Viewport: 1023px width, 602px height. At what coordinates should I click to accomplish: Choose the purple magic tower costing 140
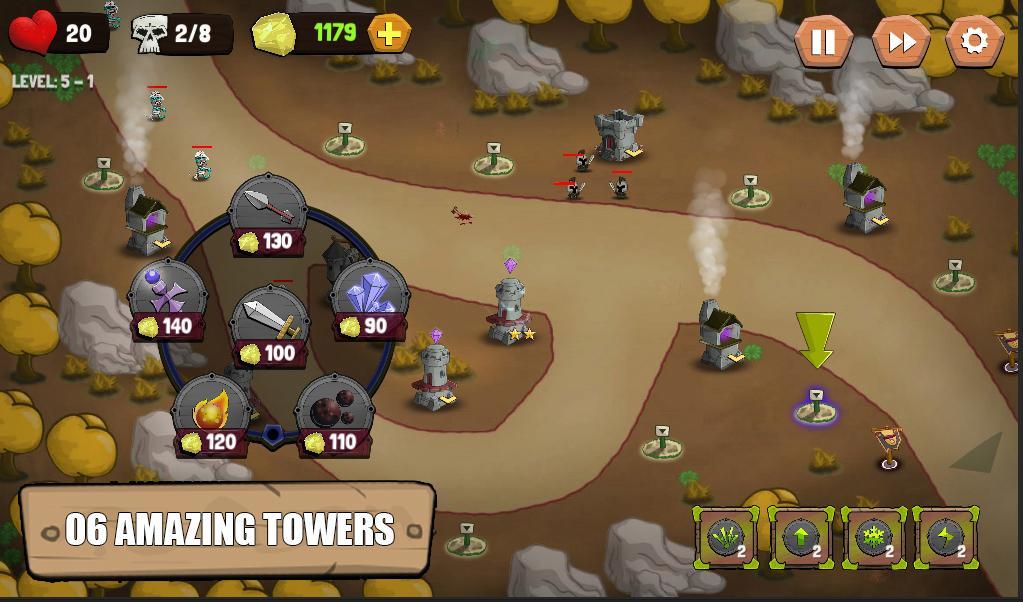(167, 298)
